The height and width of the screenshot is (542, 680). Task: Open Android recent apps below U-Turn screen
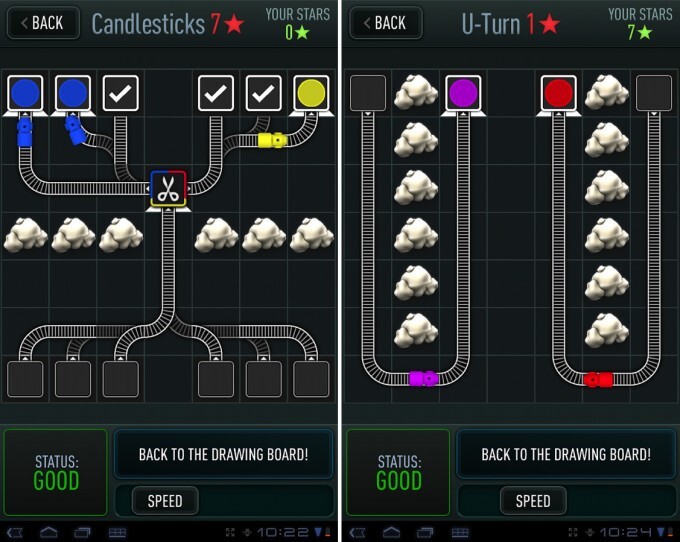(424, 532)
